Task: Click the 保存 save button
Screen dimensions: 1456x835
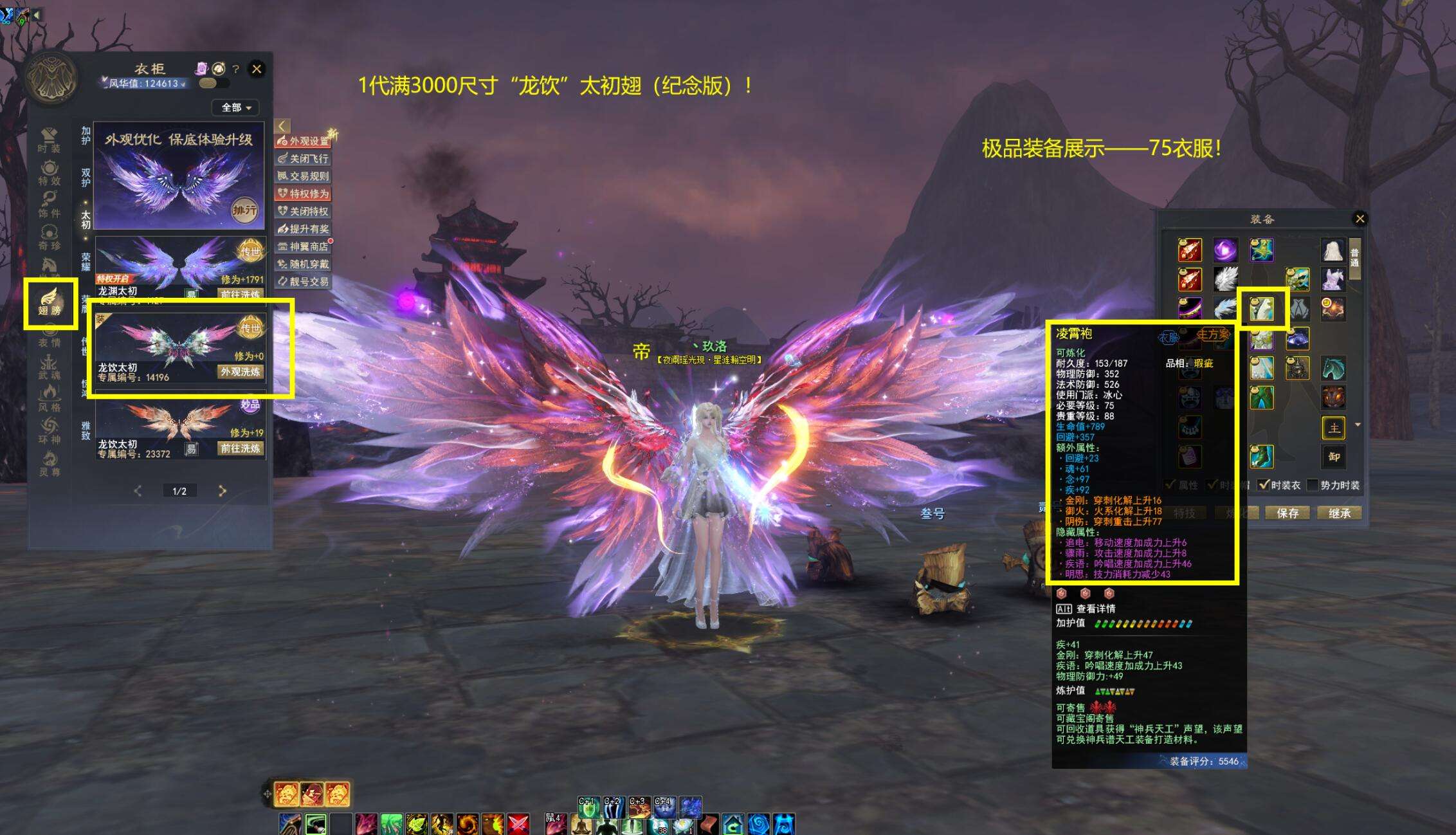Action: click(1288, 513)
